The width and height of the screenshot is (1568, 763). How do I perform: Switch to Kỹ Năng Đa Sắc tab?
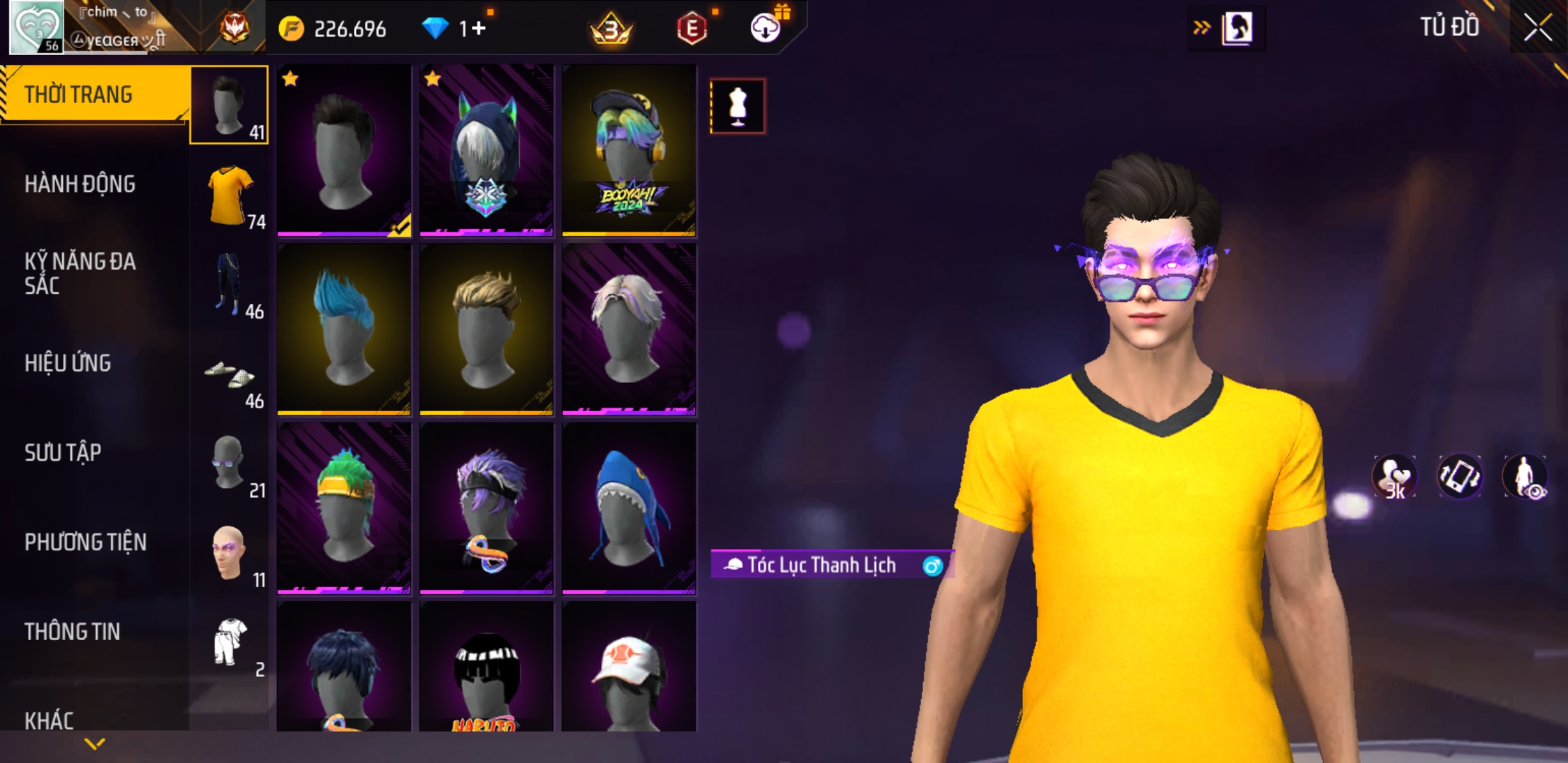coord(80,273)
